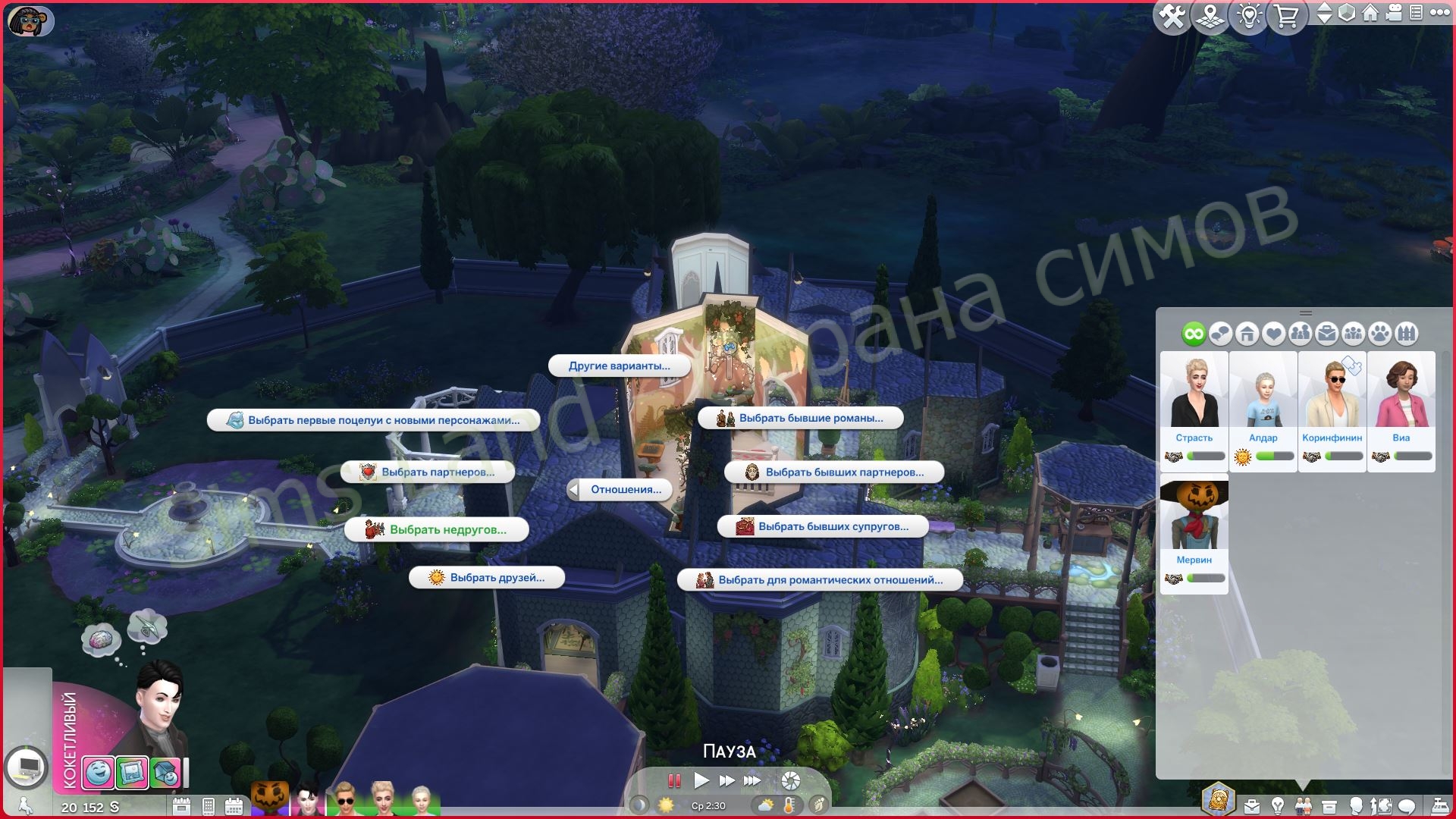The width and height of the screenshot is (1456, 819).
Task: Select the Мервин portrait thumbnail
Action: click(1194, 516)
